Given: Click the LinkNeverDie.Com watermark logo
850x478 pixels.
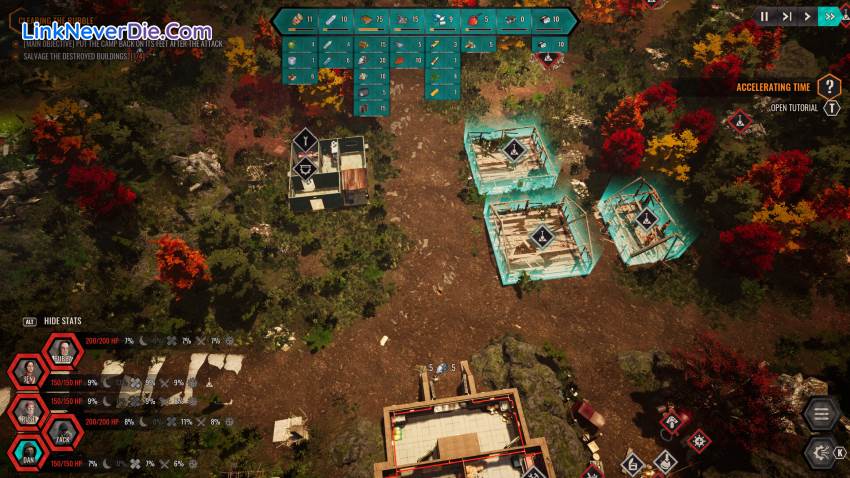Looking at the screenshot, I should click(x=117, y=31).
